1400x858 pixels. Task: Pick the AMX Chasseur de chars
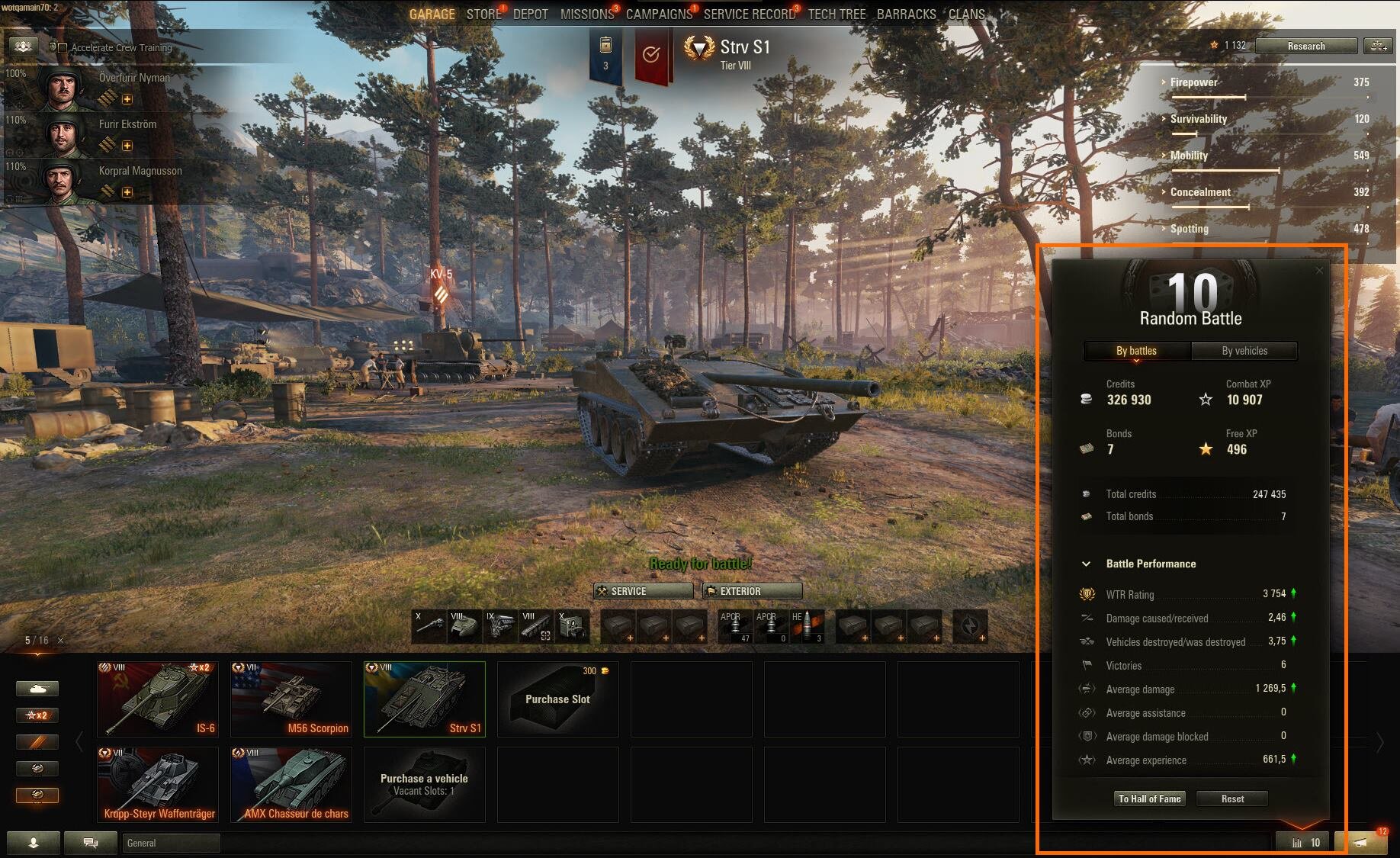(291, 784)
